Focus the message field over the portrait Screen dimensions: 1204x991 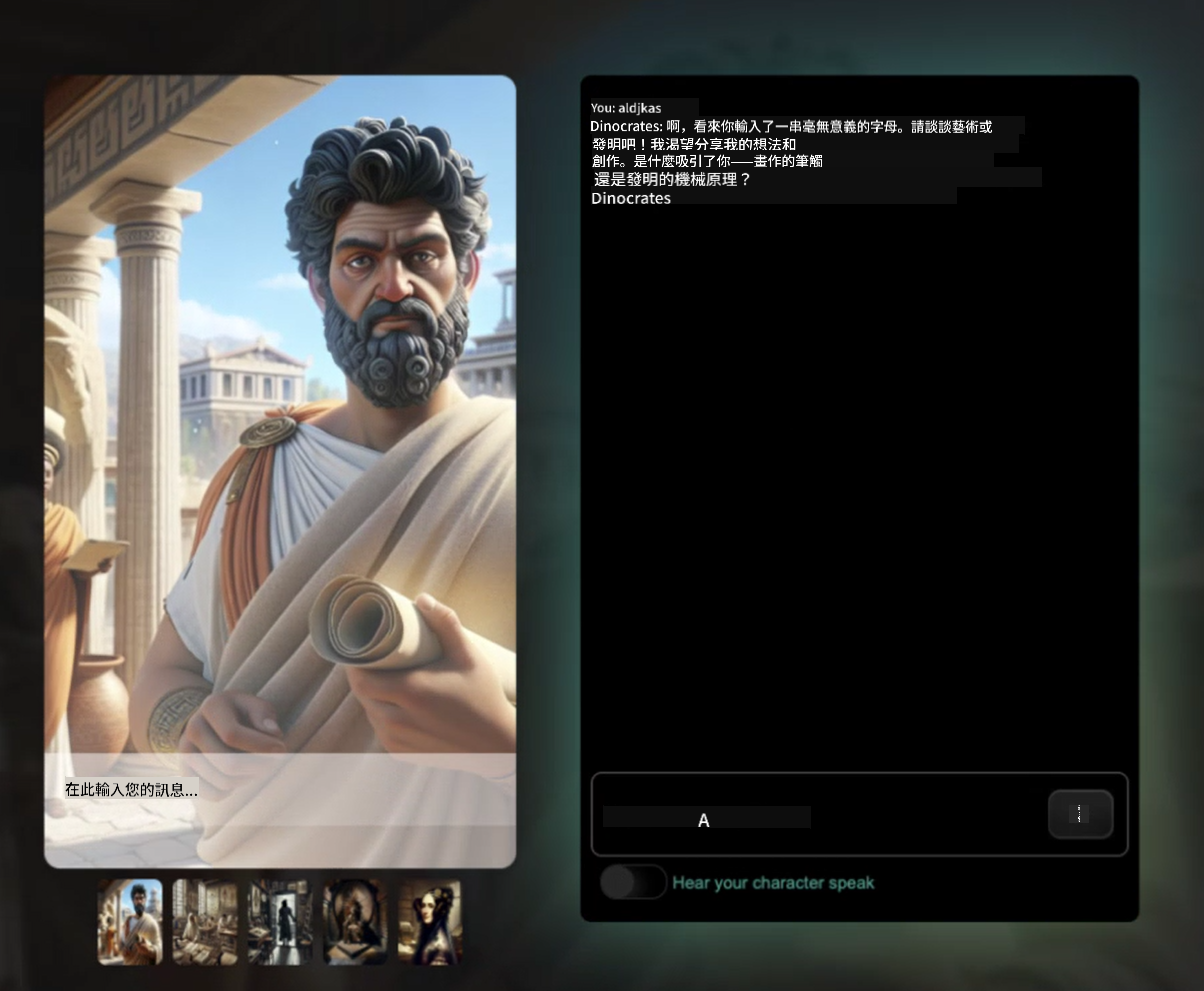pos(280,790)
